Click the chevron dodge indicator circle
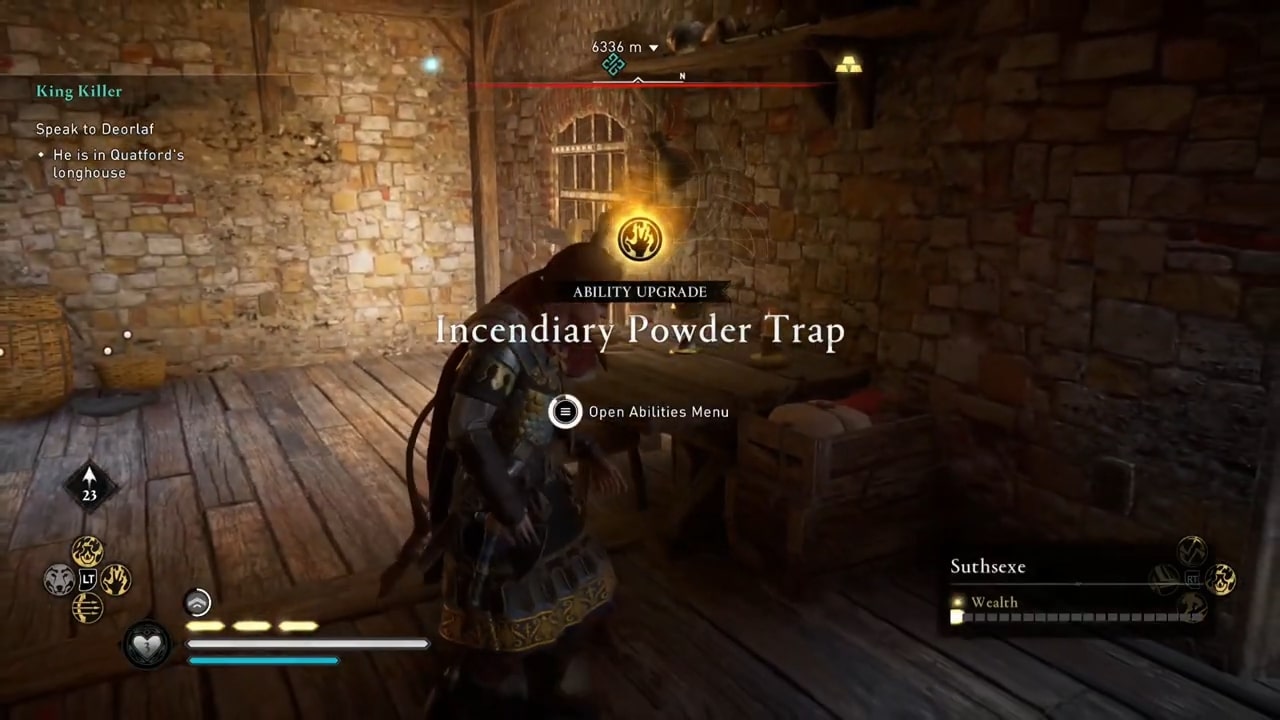 tap(197, 601)
